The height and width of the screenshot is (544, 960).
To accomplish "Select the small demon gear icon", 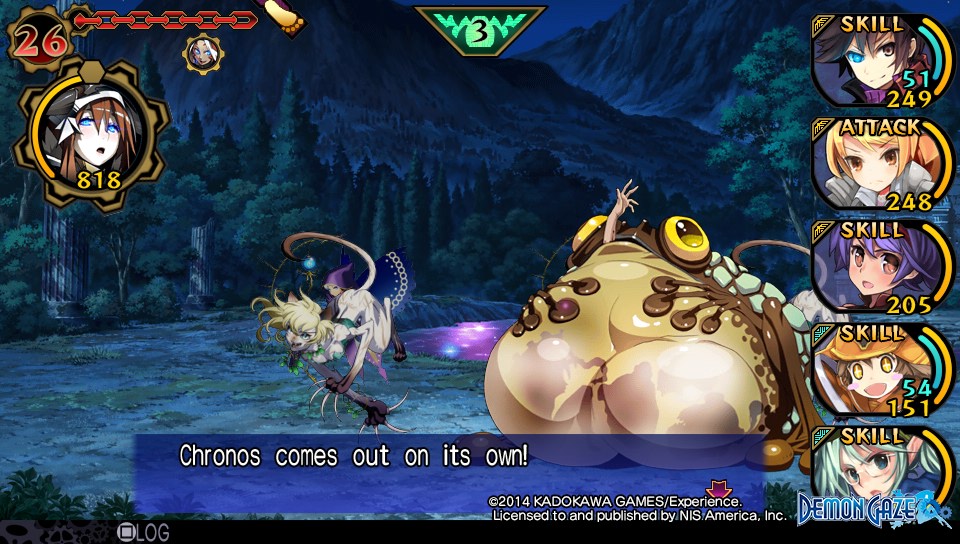I will (x=204, y=52).
